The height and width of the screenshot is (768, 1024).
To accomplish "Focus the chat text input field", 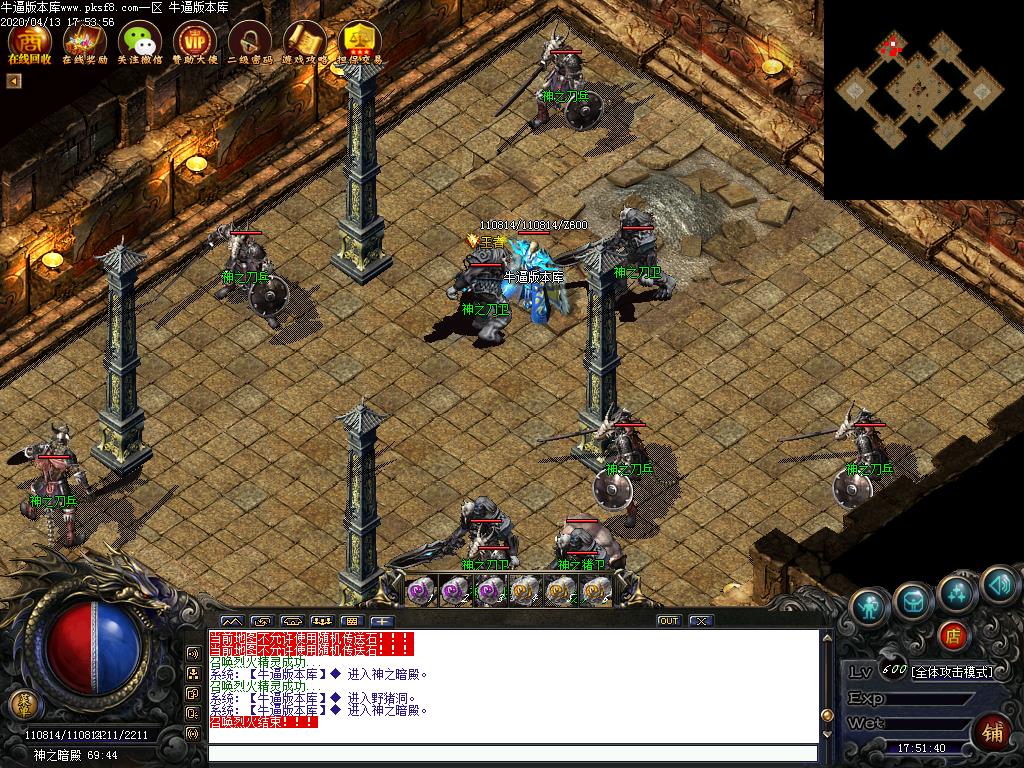I will 512,754.
